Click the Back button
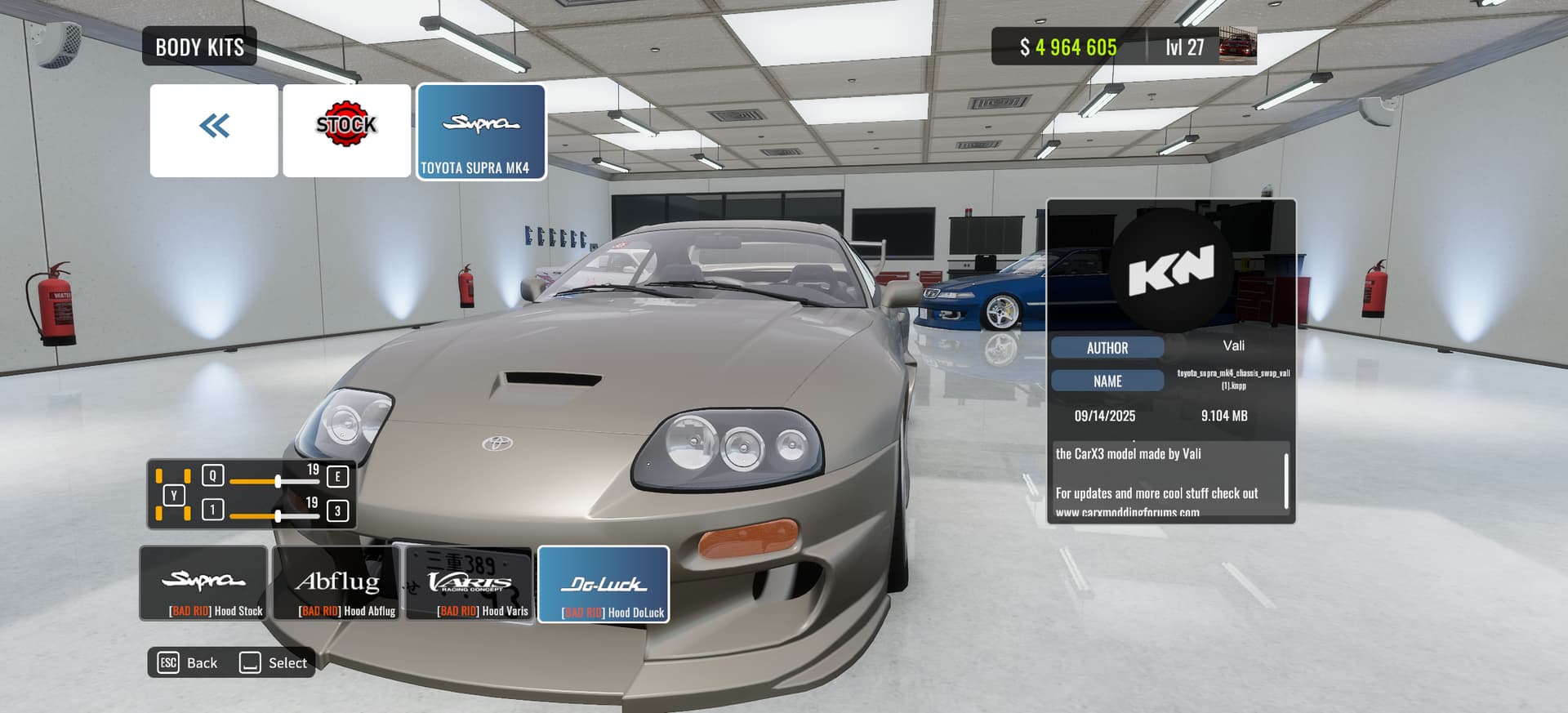This screenshot has width=1568, height=713. tap(188, 662)
